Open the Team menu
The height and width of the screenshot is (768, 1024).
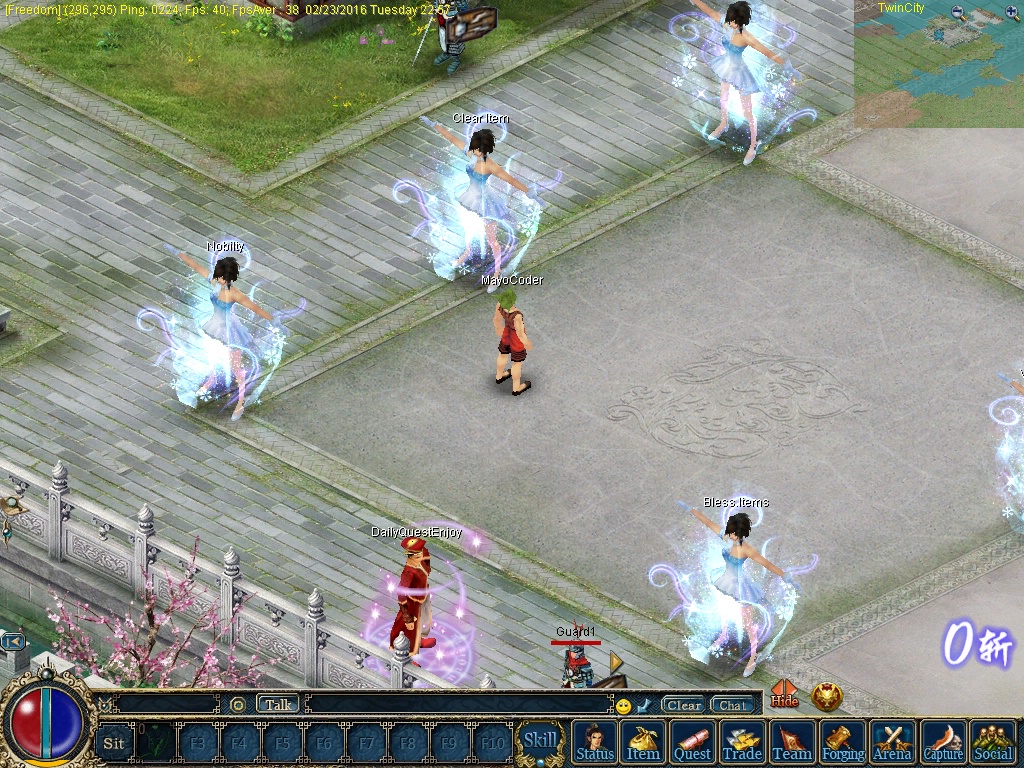pos(792,742)
